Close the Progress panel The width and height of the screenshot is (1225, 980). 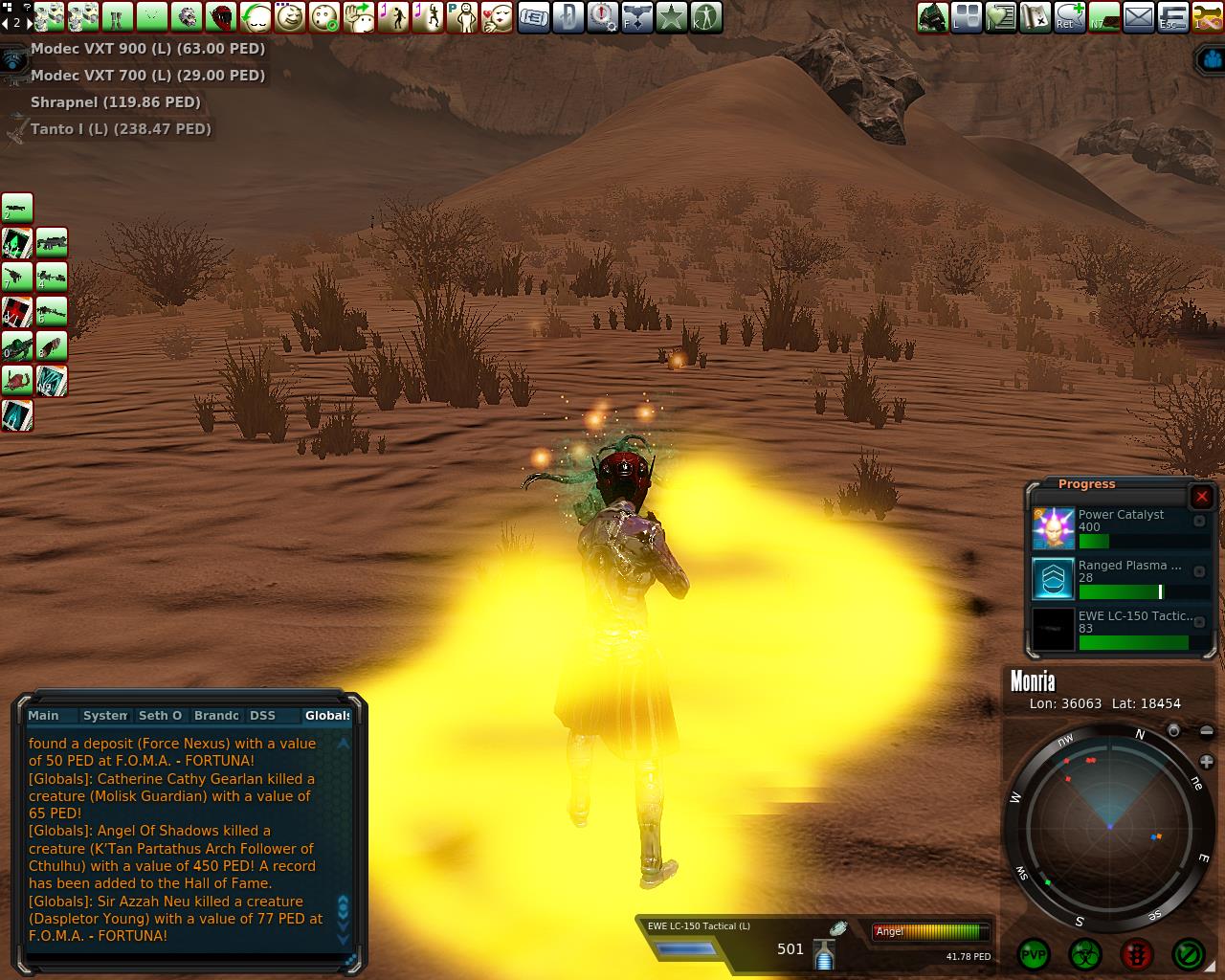[1202, 496]
